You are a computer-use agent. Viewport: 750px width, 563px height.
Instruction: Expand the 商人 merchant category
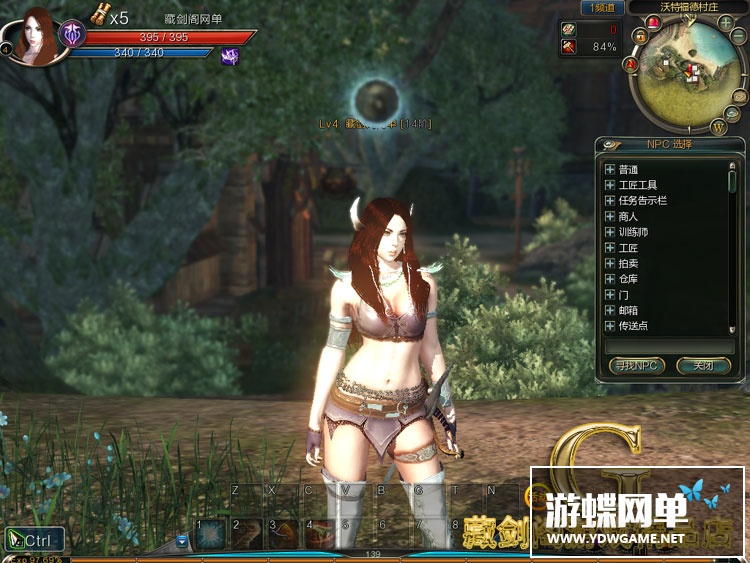(610, 216)
